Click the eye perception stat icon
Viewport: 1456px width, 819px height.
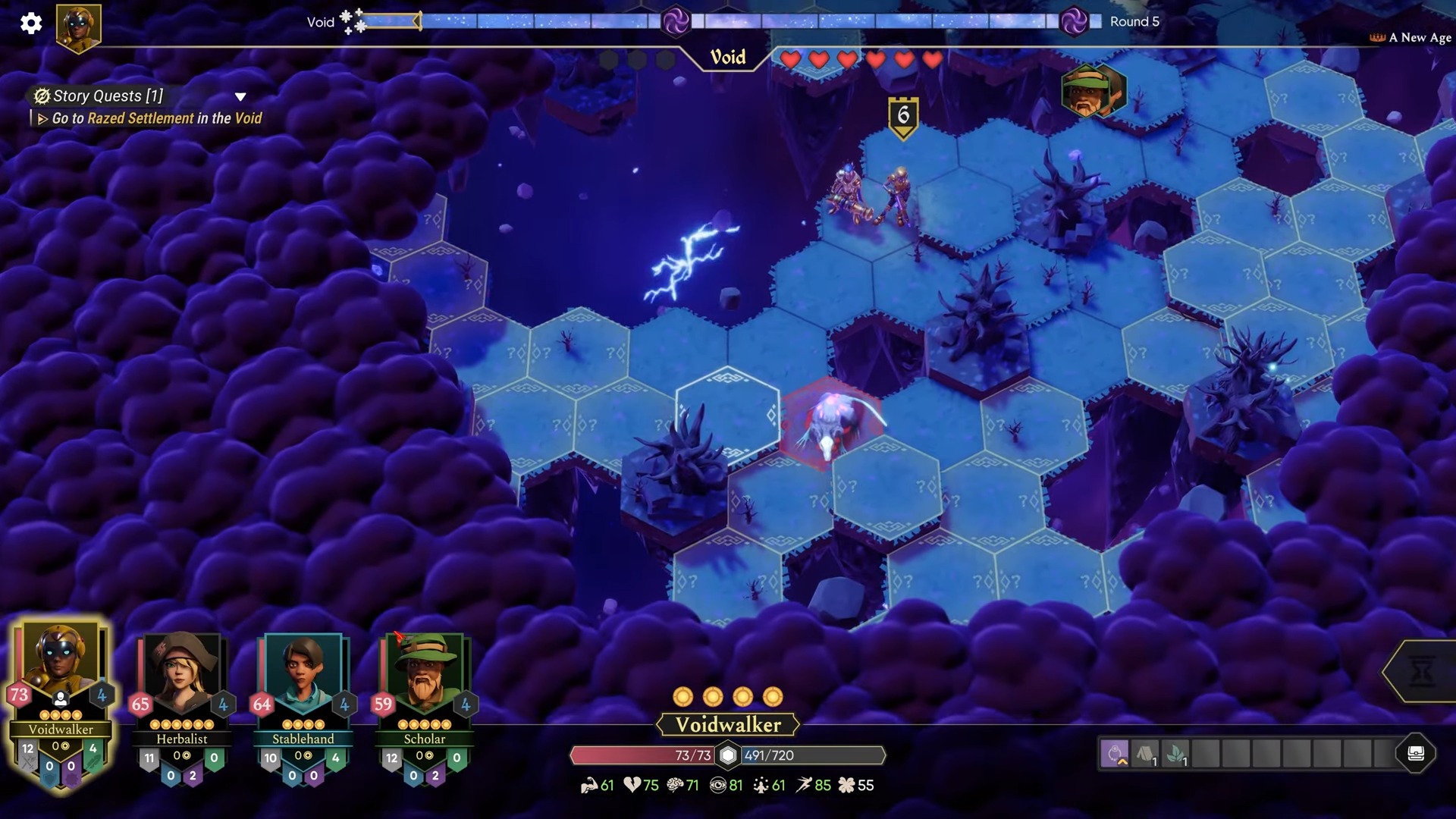719,786
